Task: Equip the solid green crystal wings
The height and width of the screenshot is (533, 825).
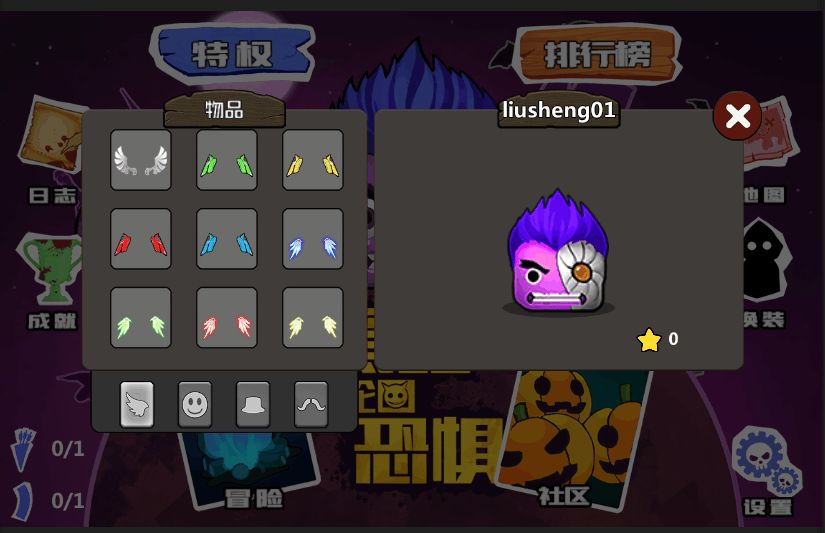Action: pyautogui.click(x=227, y=160)
